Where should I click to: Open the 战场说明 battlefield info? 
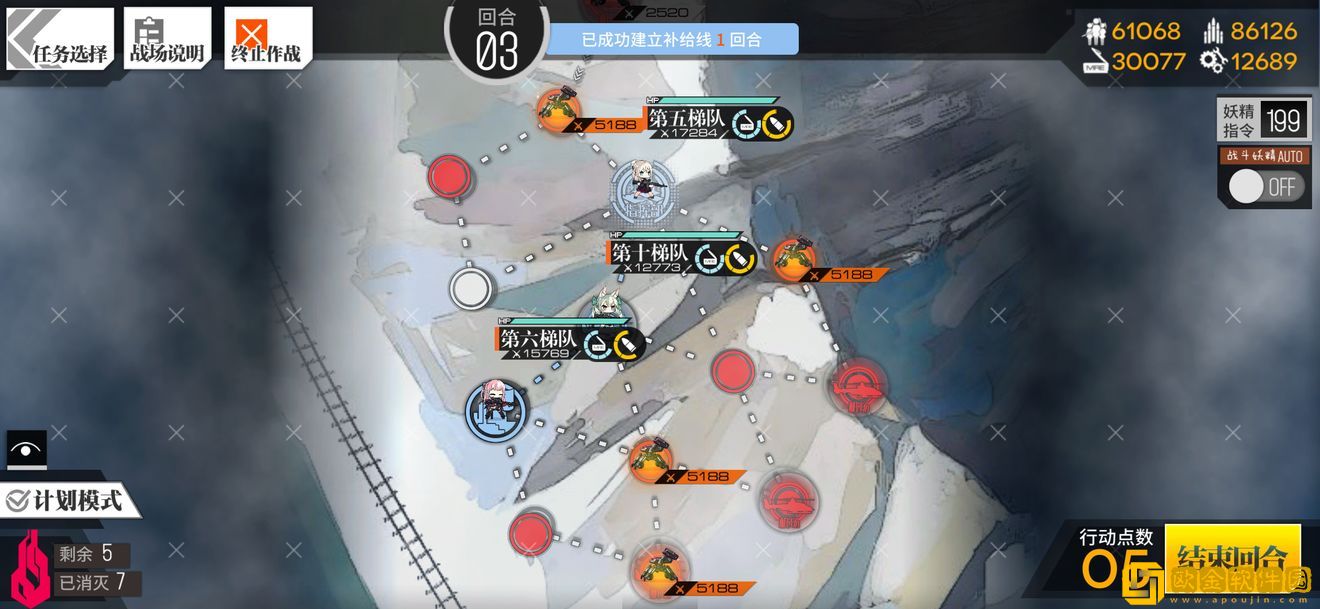(167, 40)
